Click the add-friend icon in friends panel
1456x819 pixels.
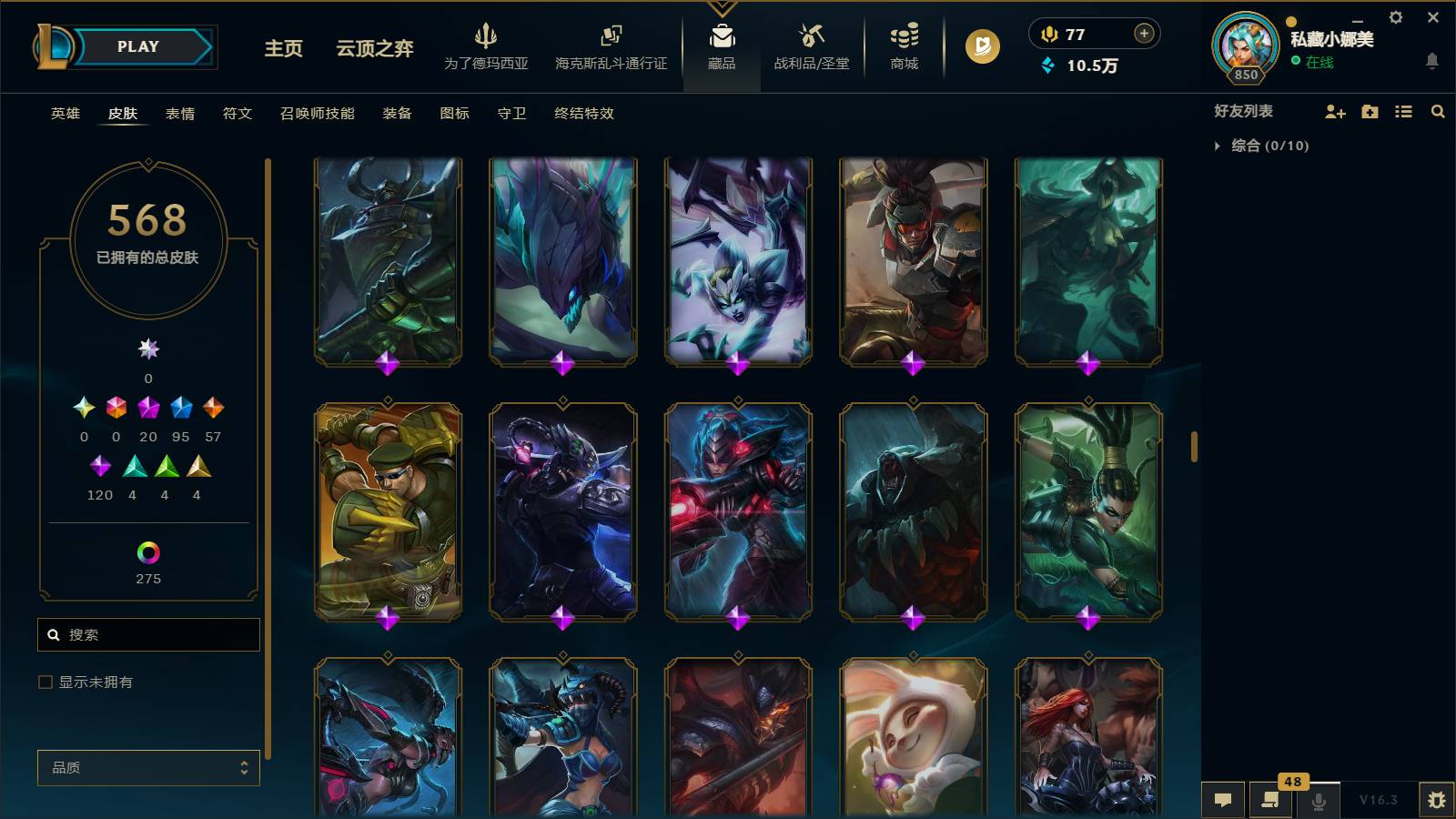1334,111
